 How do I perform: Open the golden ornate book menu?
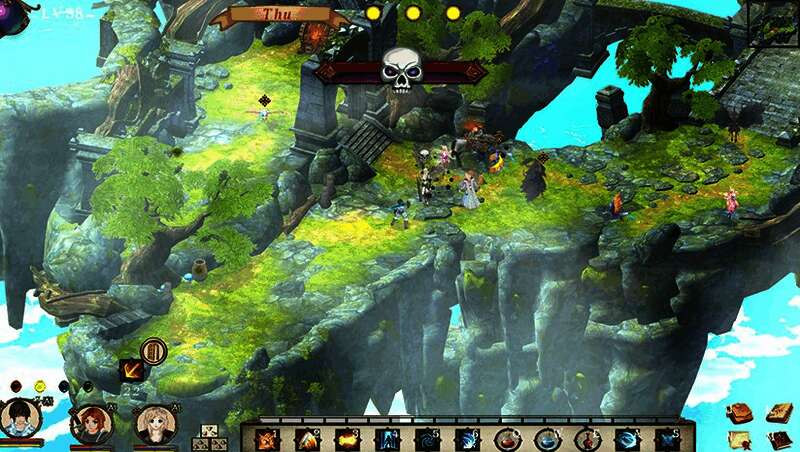(779, 412)
